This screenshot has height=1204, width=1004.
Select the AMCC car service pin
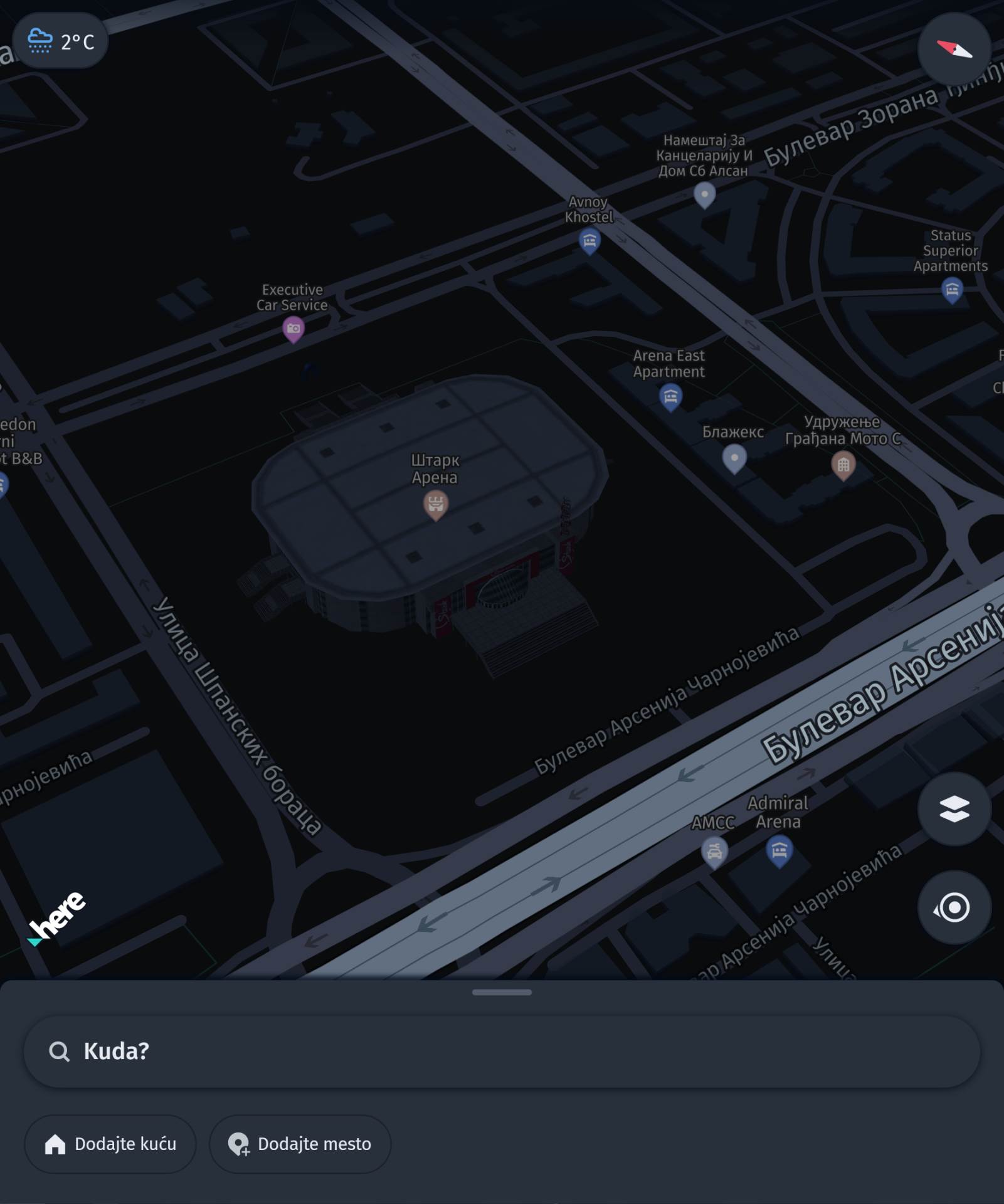714,852
